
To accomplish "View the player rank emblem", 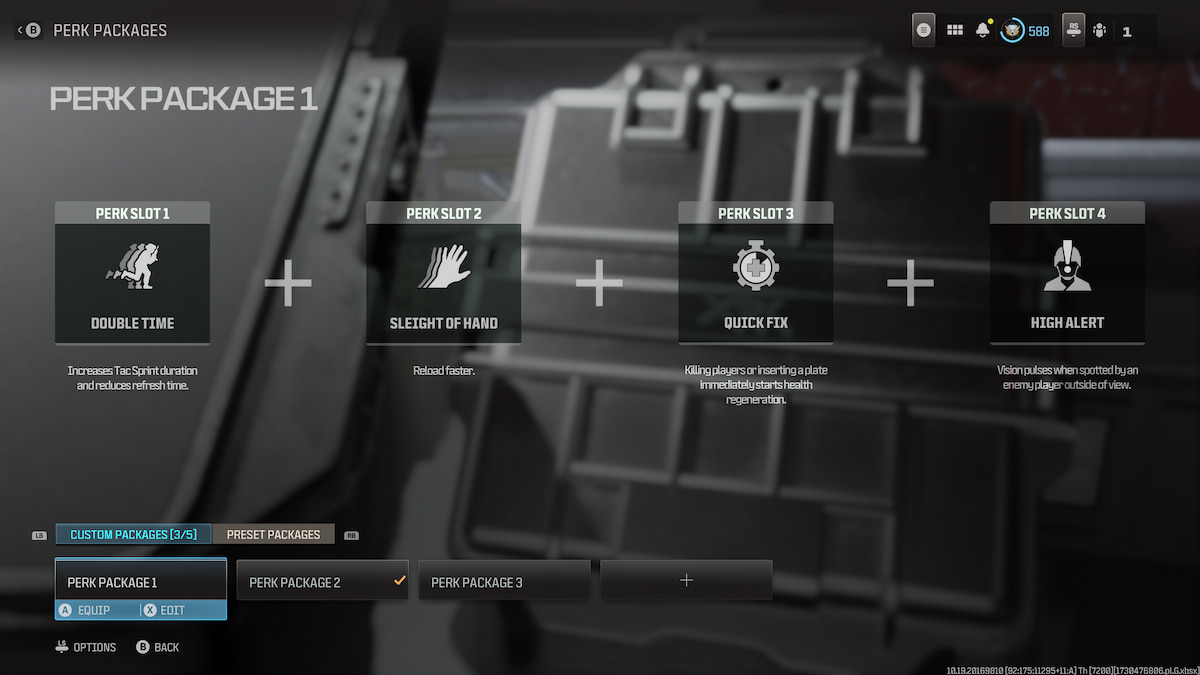I will 1013,31.
